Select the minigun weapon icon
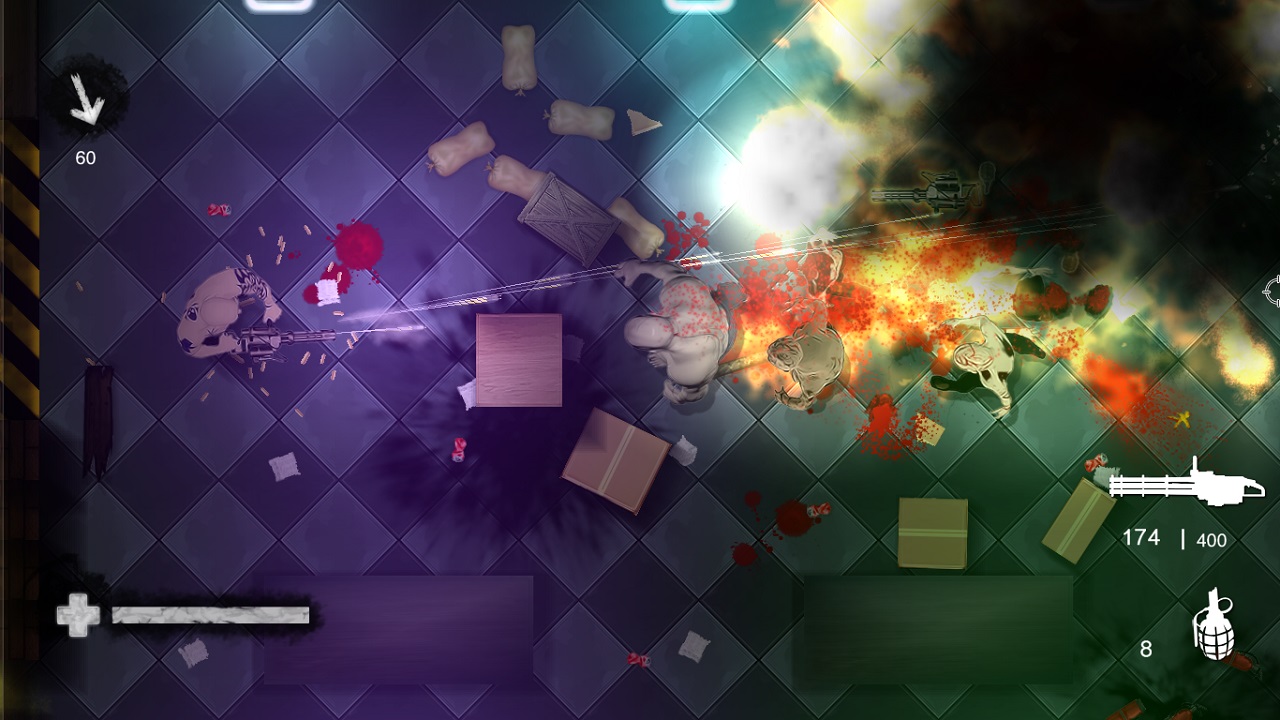The width and height of the screenshot is (1280, 720). point(1185,484)
